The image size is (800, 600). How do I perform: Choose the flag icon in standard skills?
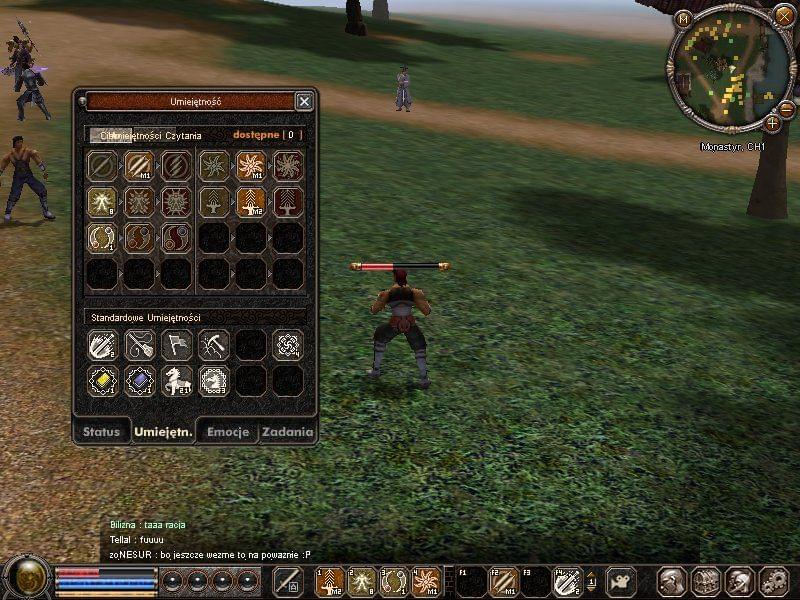click(x=176, y=345)
